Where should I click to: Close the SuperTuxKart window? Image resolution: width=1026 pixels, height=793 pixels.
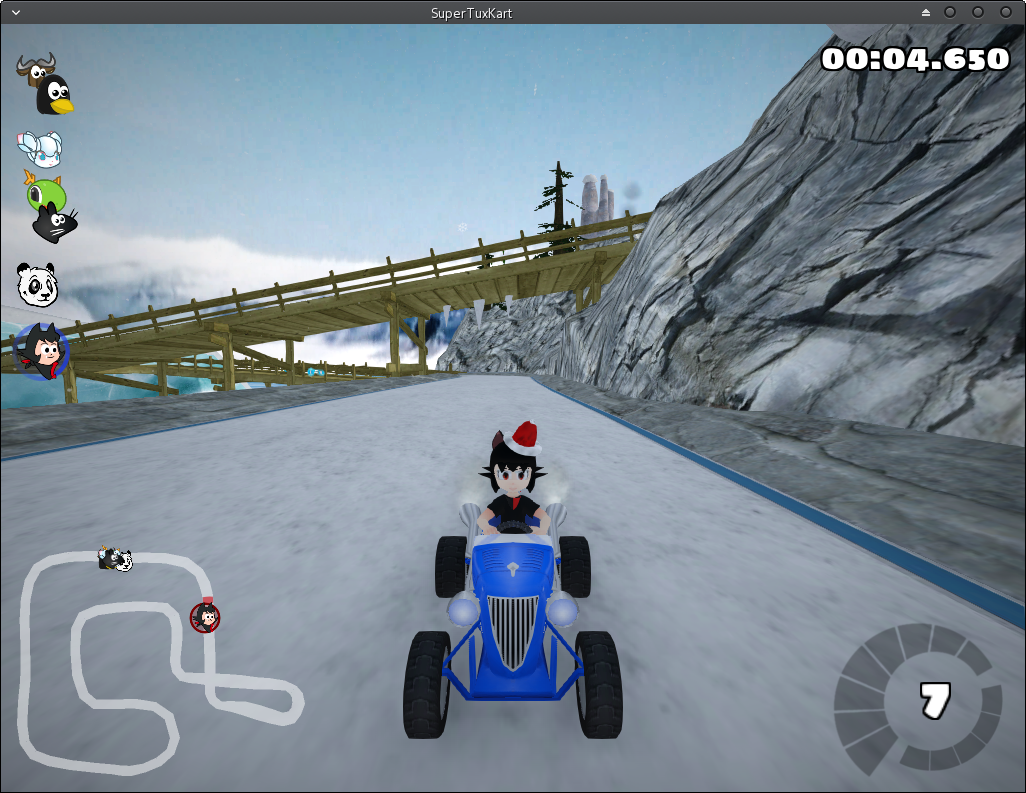[1005, 12]
